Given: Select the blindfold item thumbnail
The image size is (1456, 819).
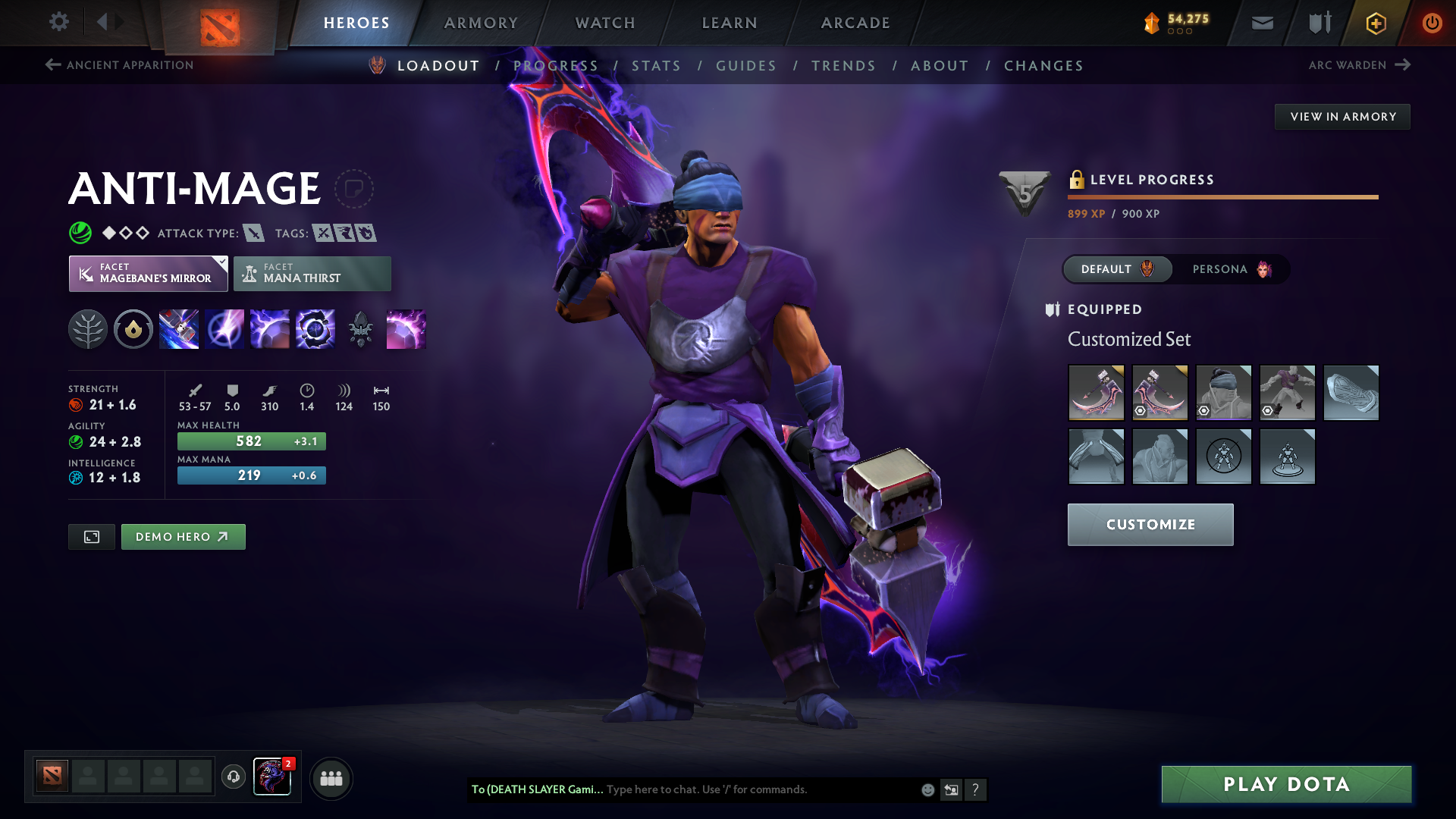Looking at the screenshot, I should pos(1223,393).
